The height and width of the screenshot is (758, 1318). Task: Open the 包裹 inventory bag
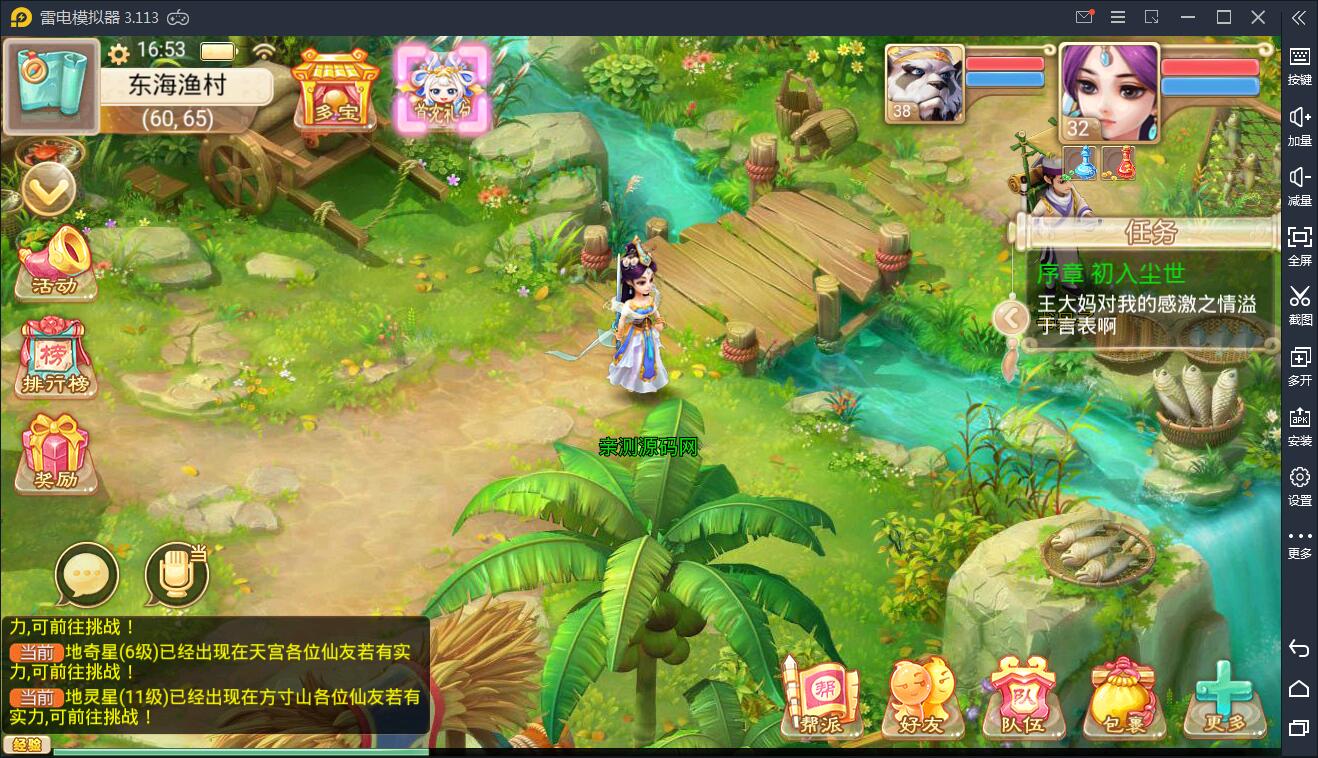point(1122,698)
